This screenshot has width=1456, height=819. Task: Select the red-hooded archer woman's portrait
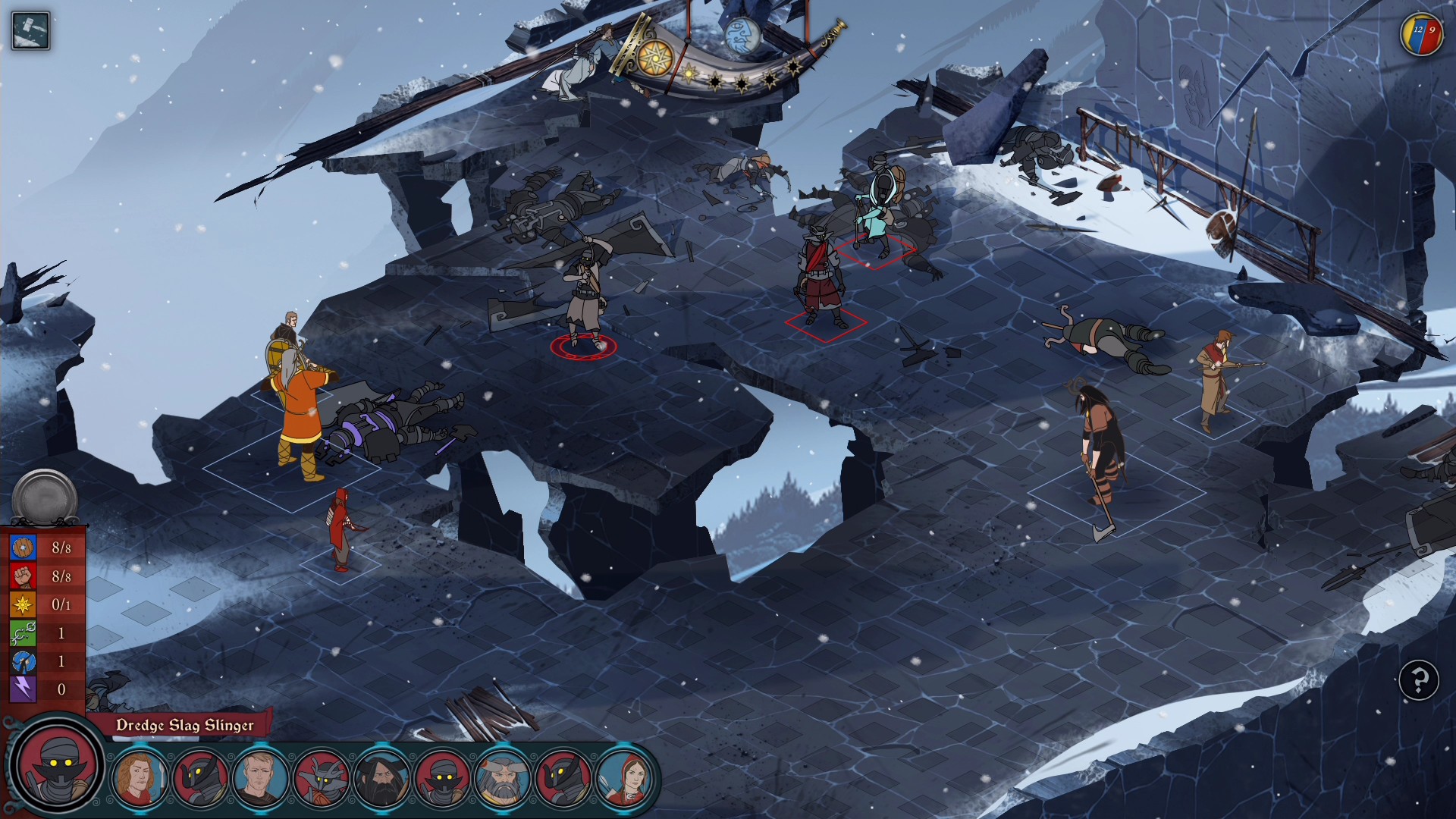[x=623, y=777]
